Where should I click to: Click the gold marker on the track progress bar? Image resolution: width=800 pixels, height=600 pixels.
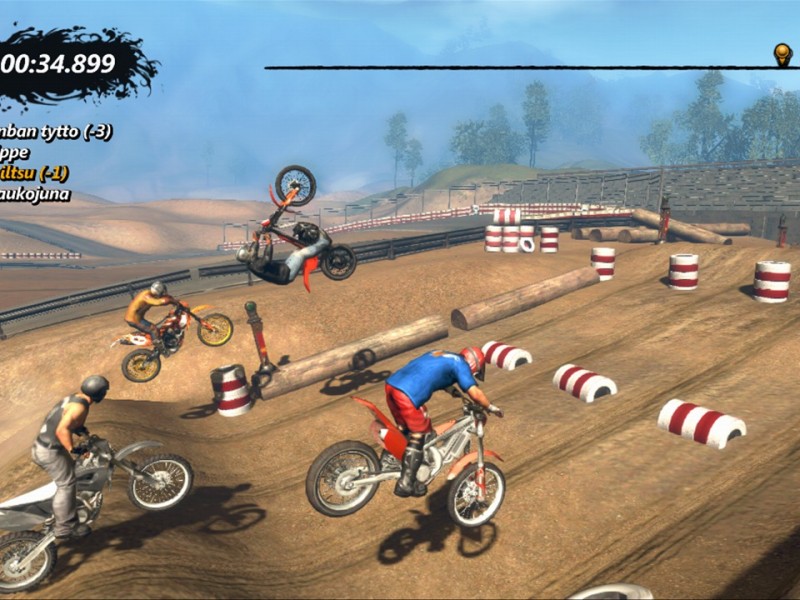tap(782, 54)
